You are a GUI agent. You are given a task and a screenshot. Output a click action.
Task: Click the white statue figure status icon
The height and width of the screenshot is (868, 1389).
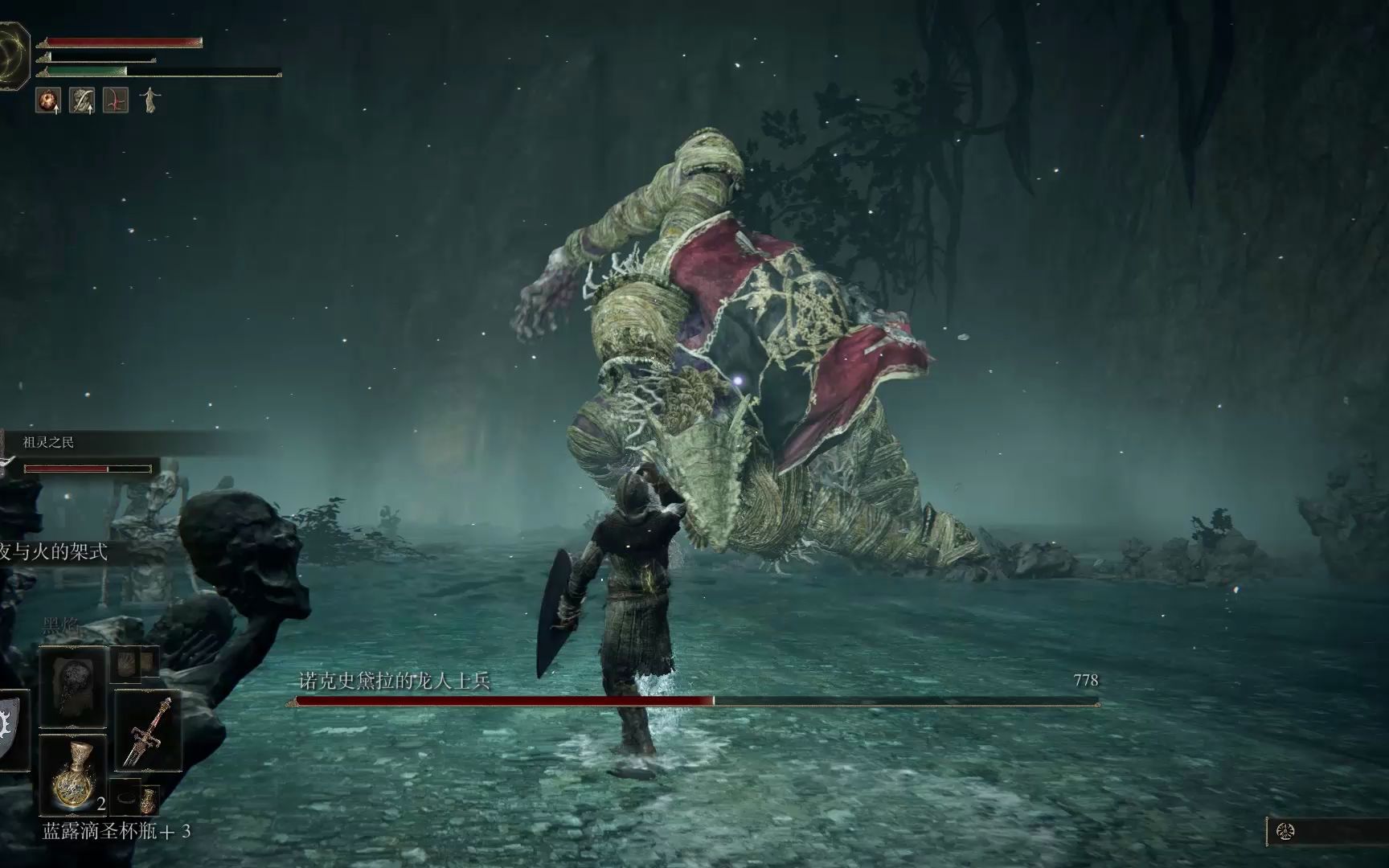(150, 100)
